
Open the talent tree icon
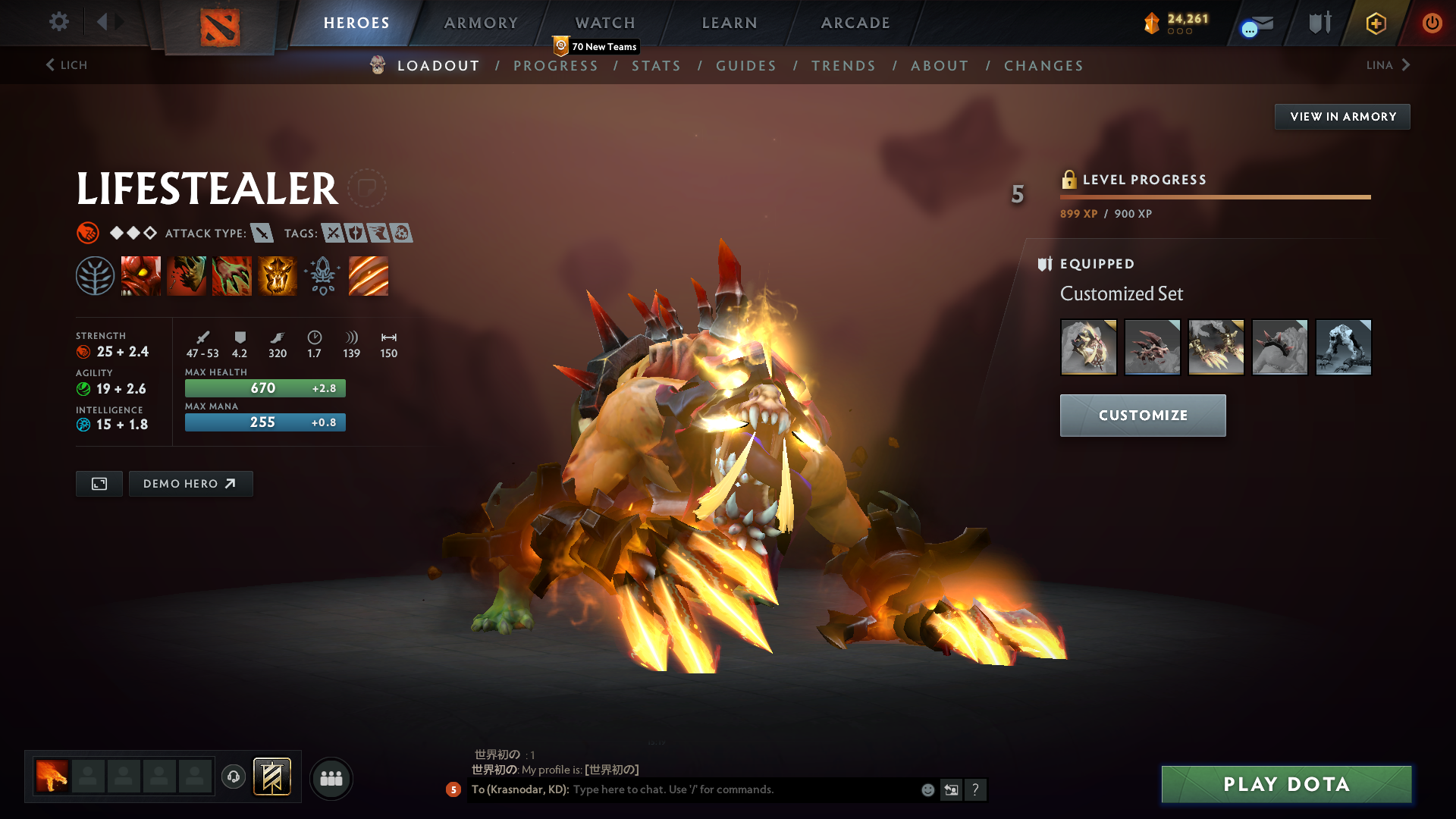coord(96,275)
